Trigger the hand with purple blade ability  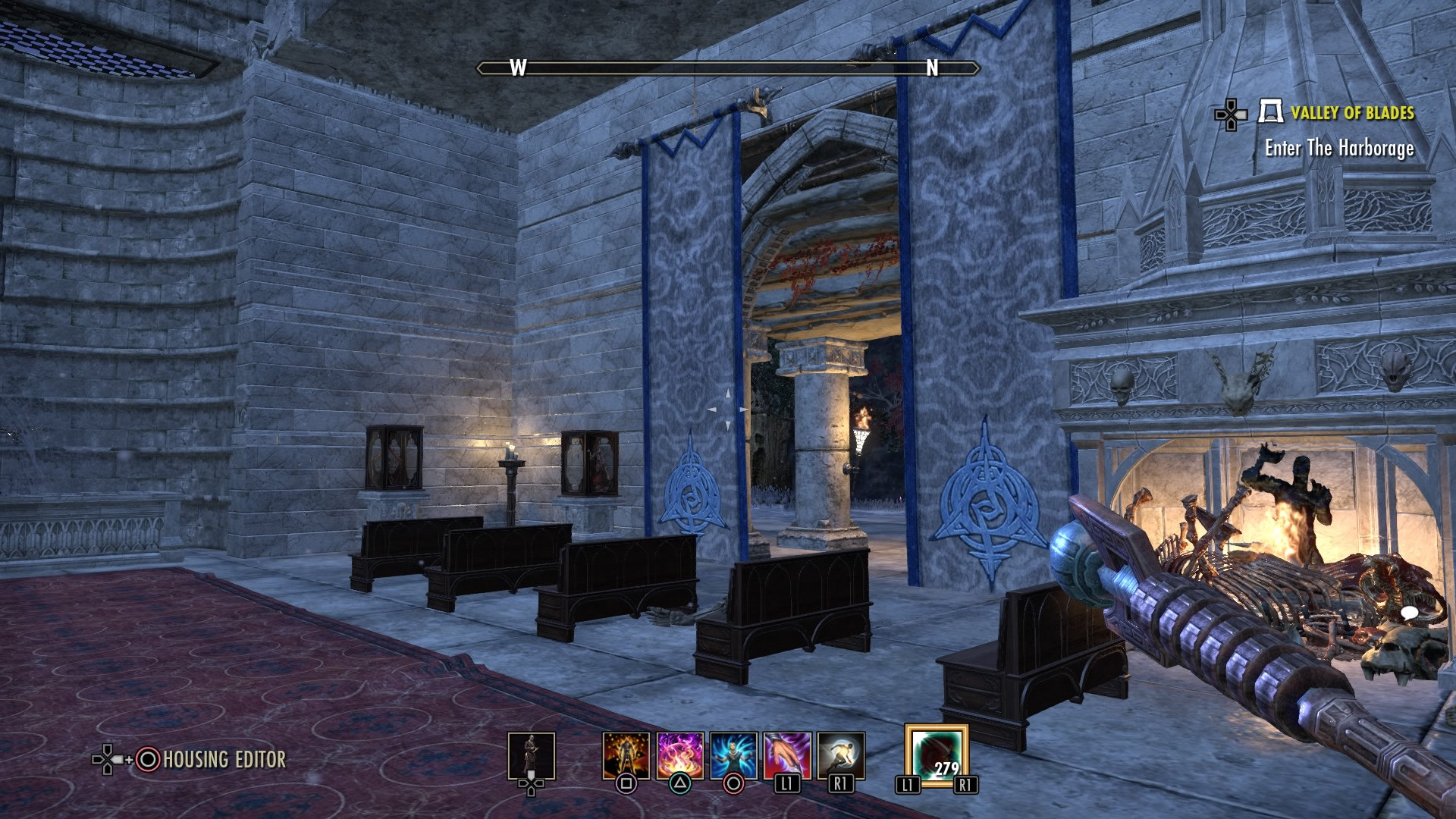[x=787, y=755]
